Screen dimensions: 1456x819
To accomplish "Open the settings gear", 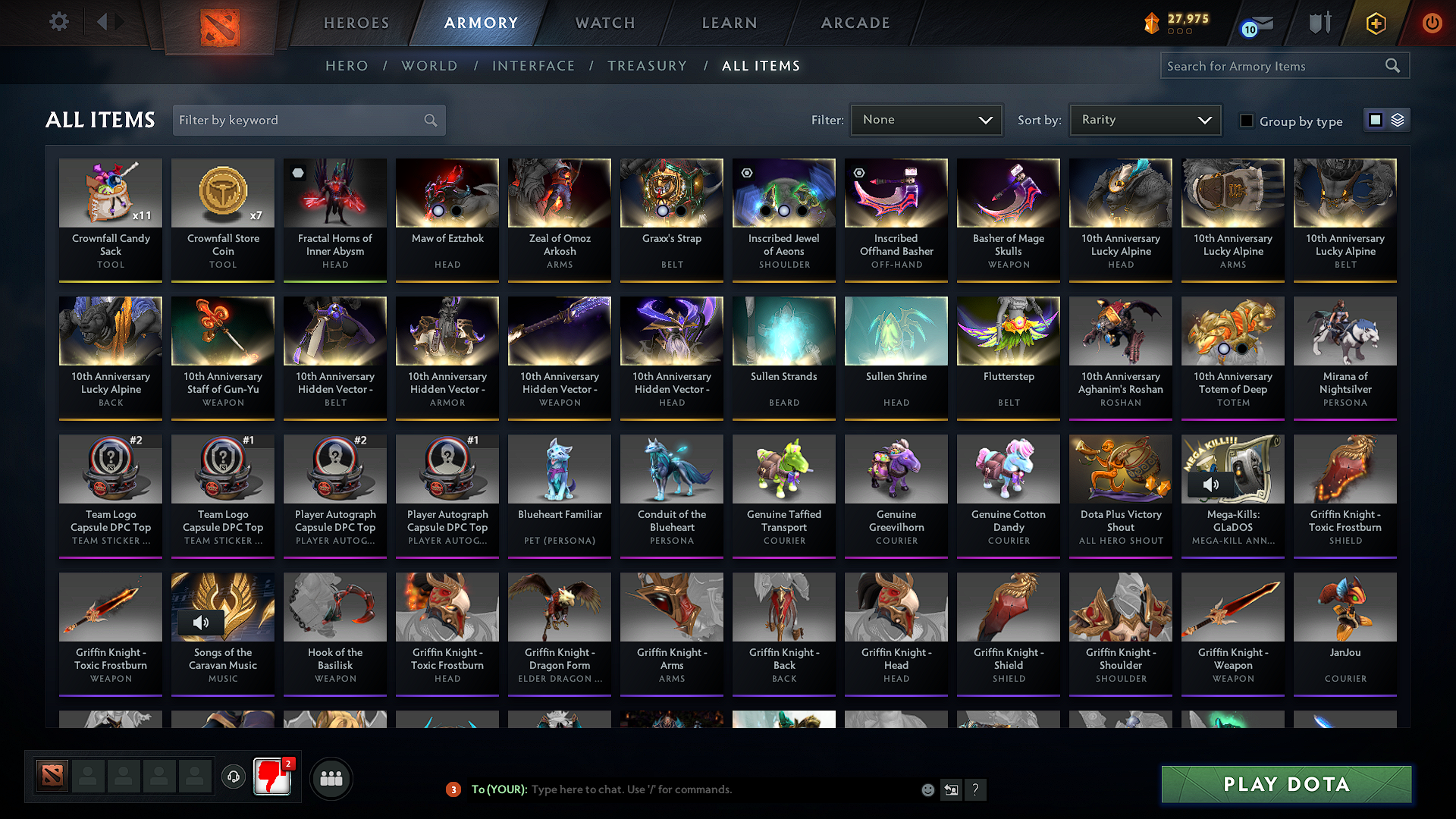I will (58, 22).
